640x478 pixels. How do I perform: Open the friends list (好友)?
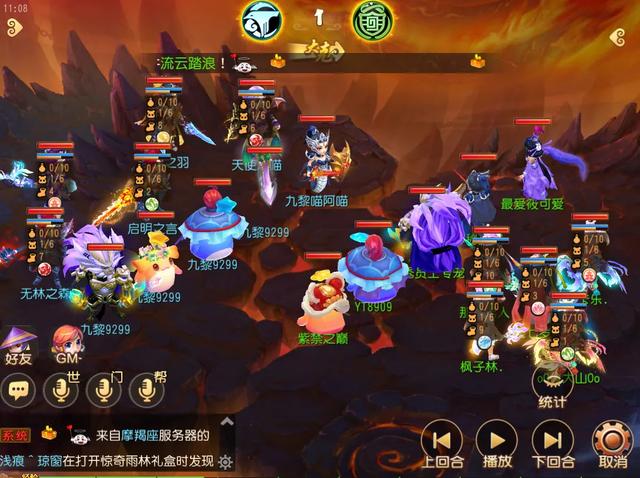click(20, 341)
